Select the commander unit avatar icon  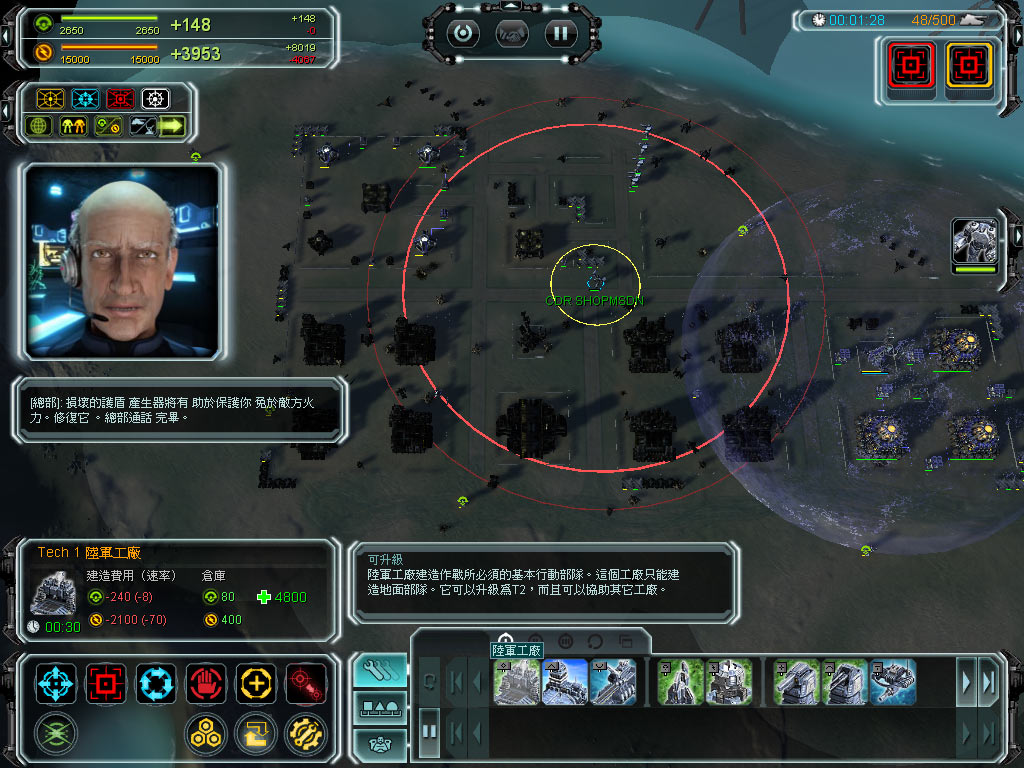coord(975,240)
